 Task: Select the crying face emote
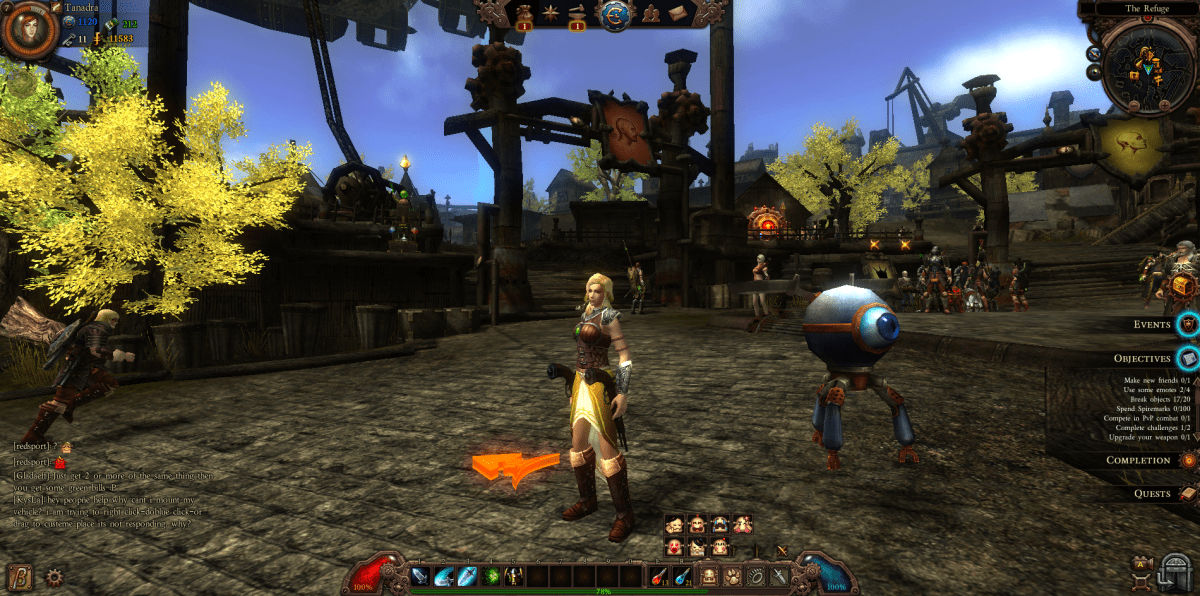721,524
